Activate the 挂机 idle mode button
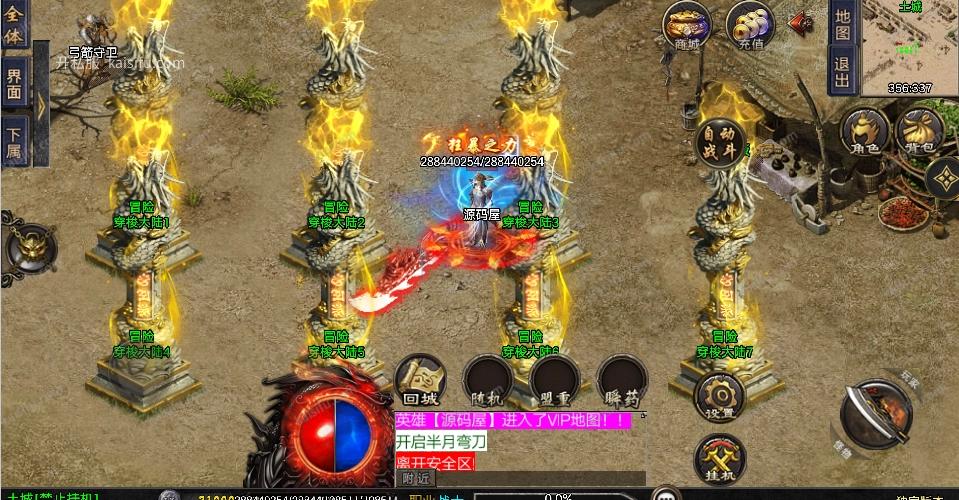This screenshot has height=500, width=959. click(x=719, y=459)
